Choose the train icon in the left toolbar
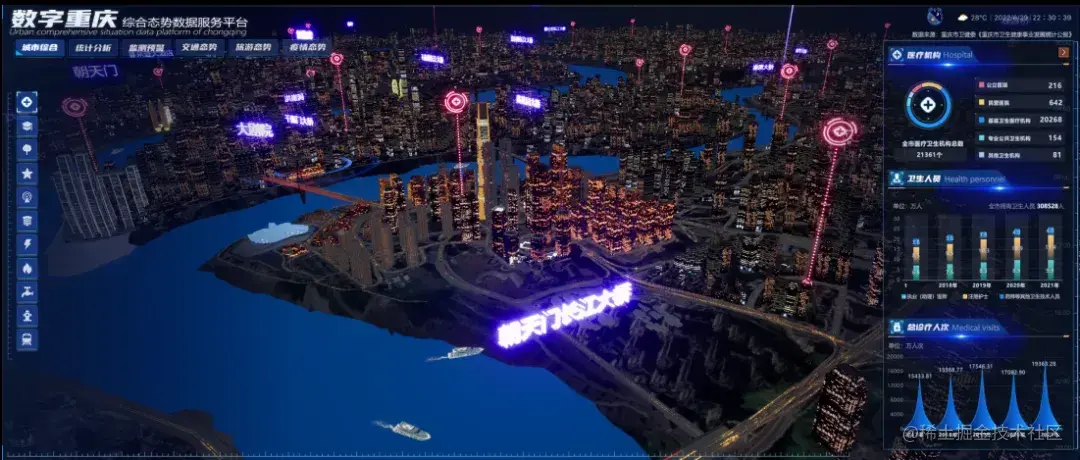The height and width of the screenshot is (460, 1080). (28, 340)
